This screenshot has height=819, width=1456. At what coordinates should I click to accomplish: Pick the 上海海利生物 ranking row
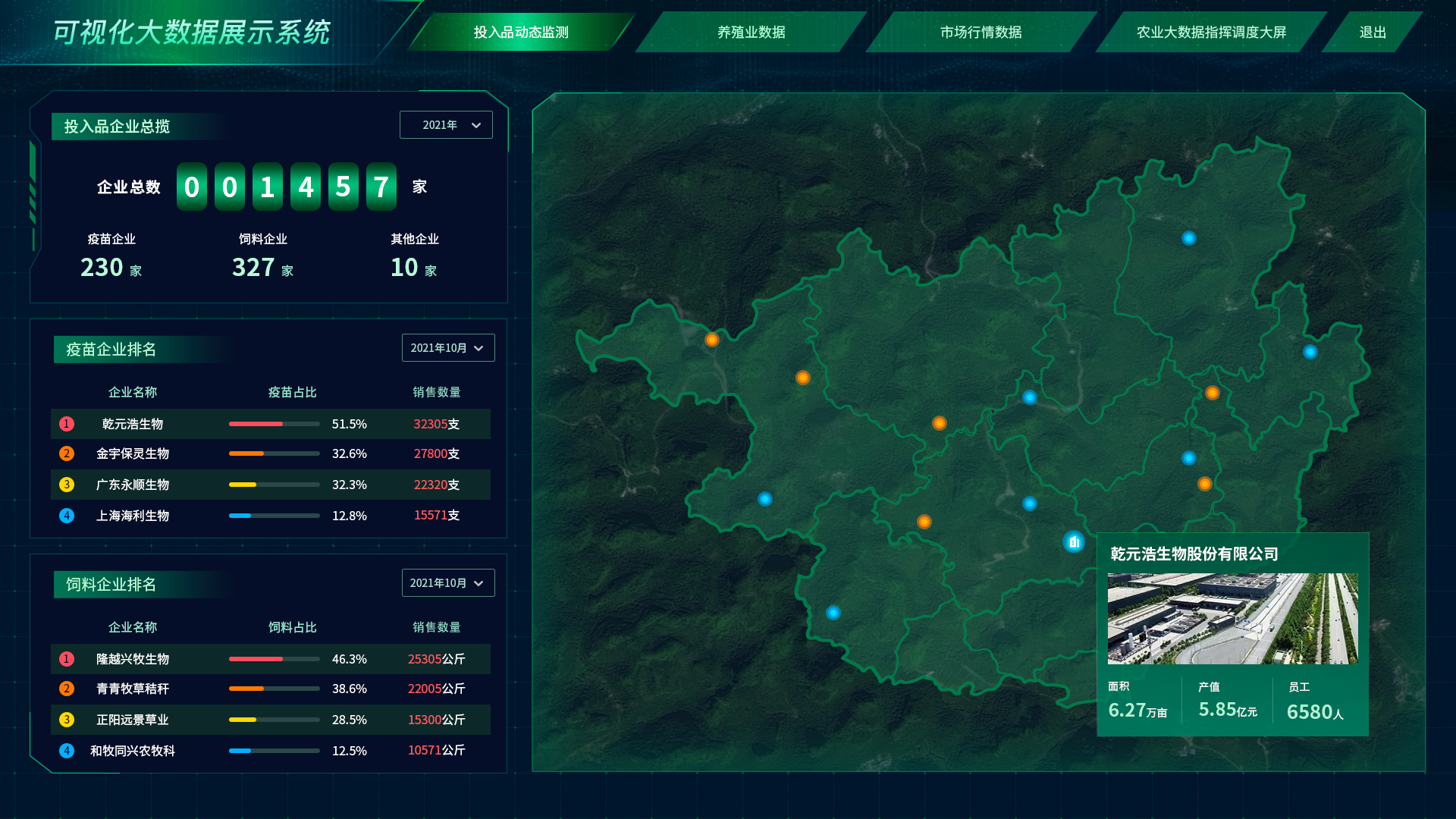point(270,516)
